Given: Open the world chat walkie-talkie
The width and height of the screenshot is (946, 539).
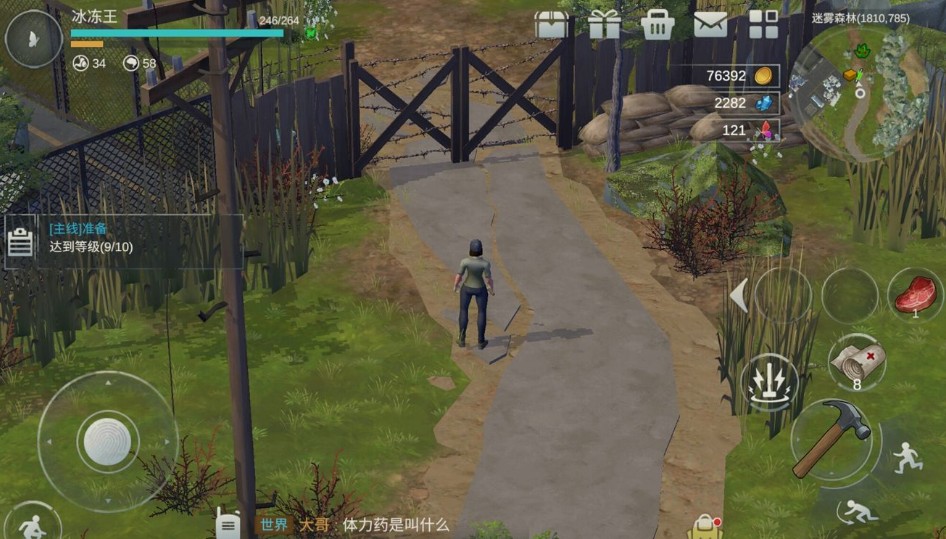Looking at the screenshot, I should [x=229, y=523].
